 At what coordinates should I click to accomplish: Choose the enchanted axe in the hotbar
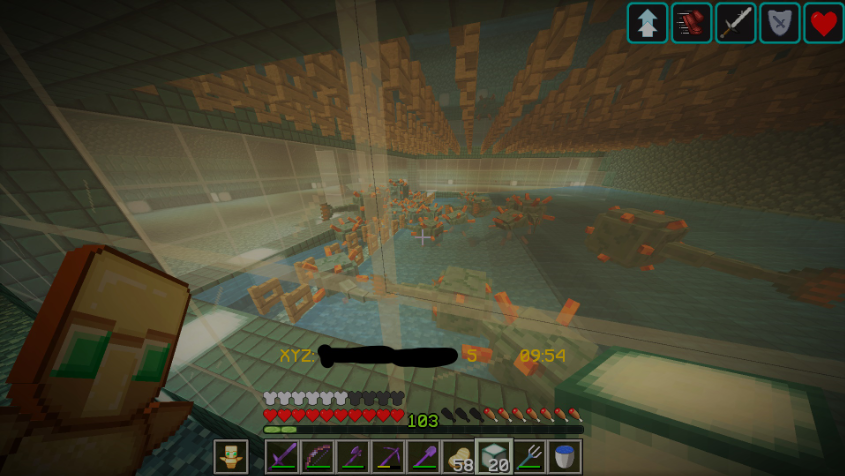[x=352, y=457]
